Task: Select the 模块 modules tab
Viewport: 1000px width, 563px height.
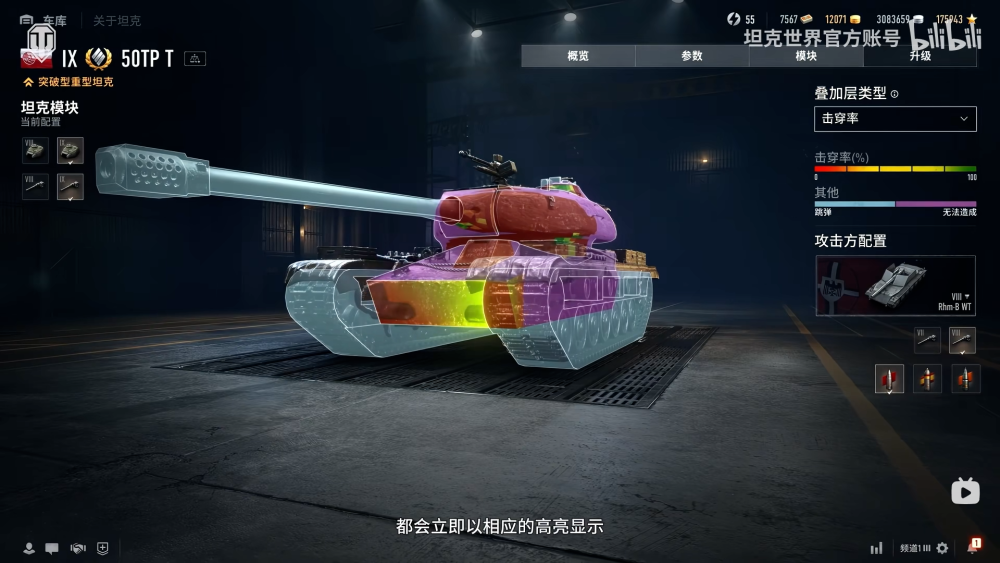Action: (806, 56)
